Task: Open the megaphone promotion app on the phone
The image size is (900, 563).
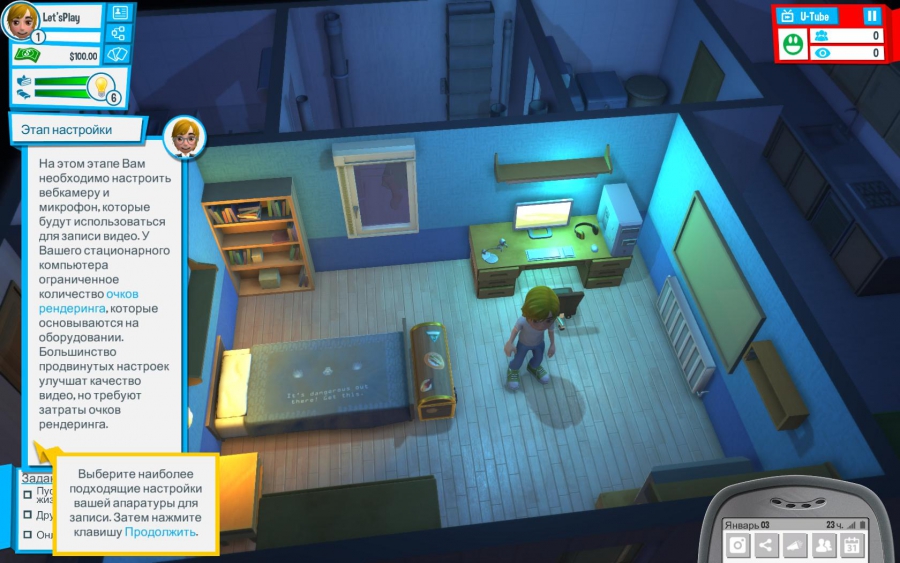Action: [795, 545]
